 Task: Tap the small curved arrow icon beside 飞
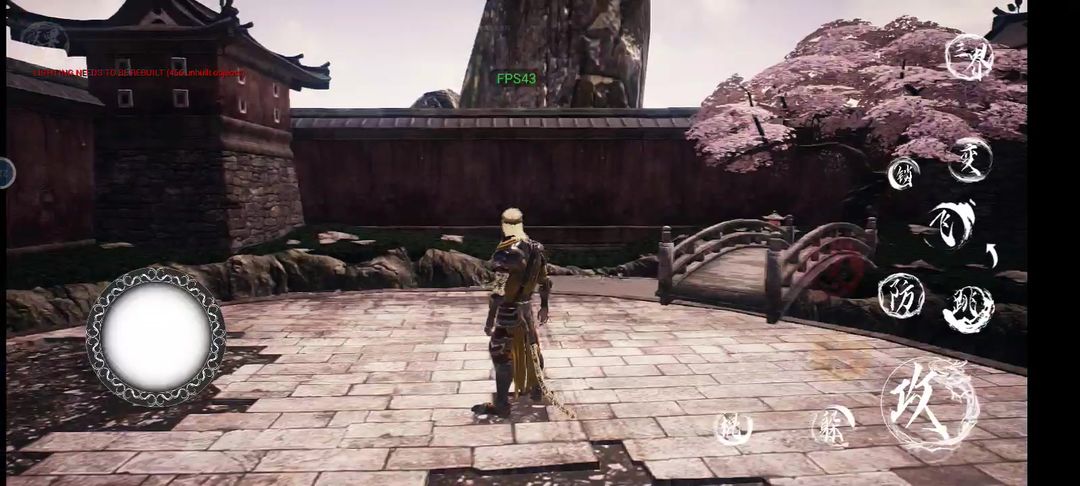click(x=992, y=255)
